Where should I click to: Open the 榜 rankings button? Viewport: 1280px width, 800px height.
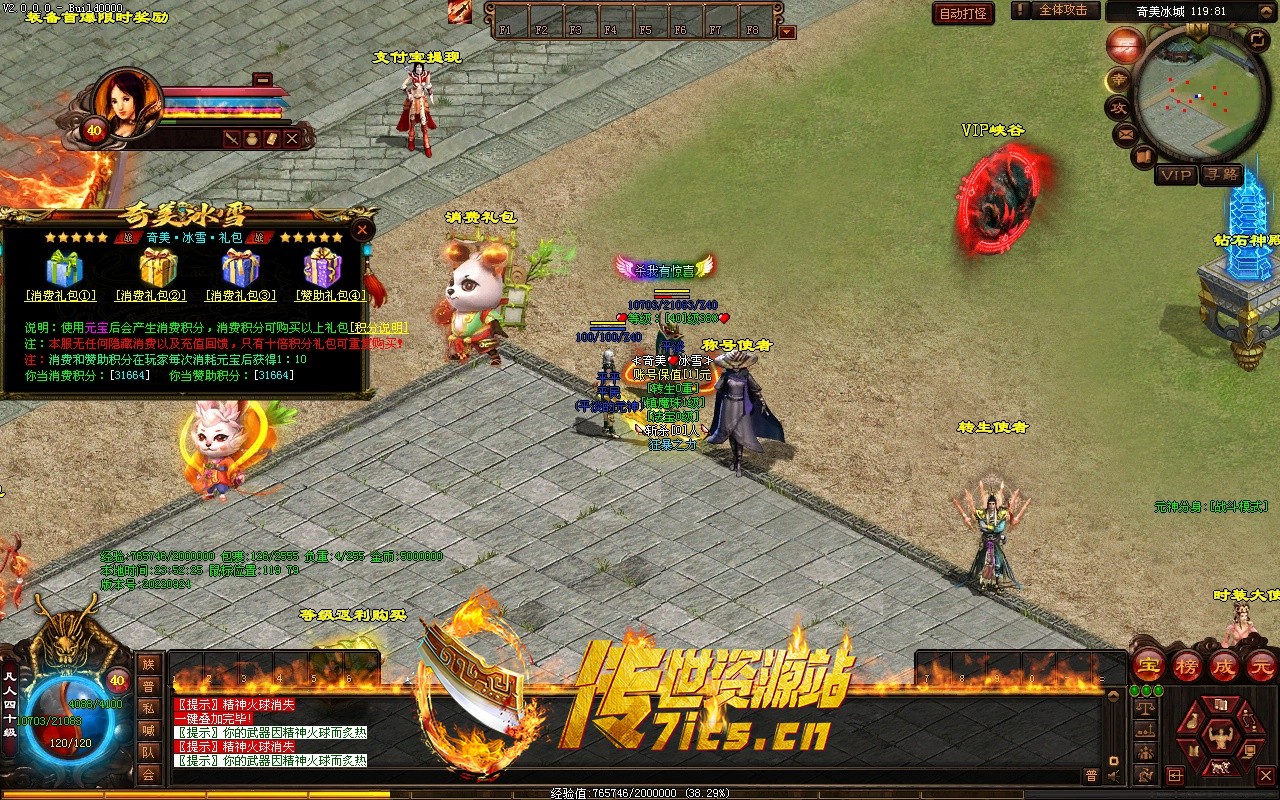[x=1187, y=665]
